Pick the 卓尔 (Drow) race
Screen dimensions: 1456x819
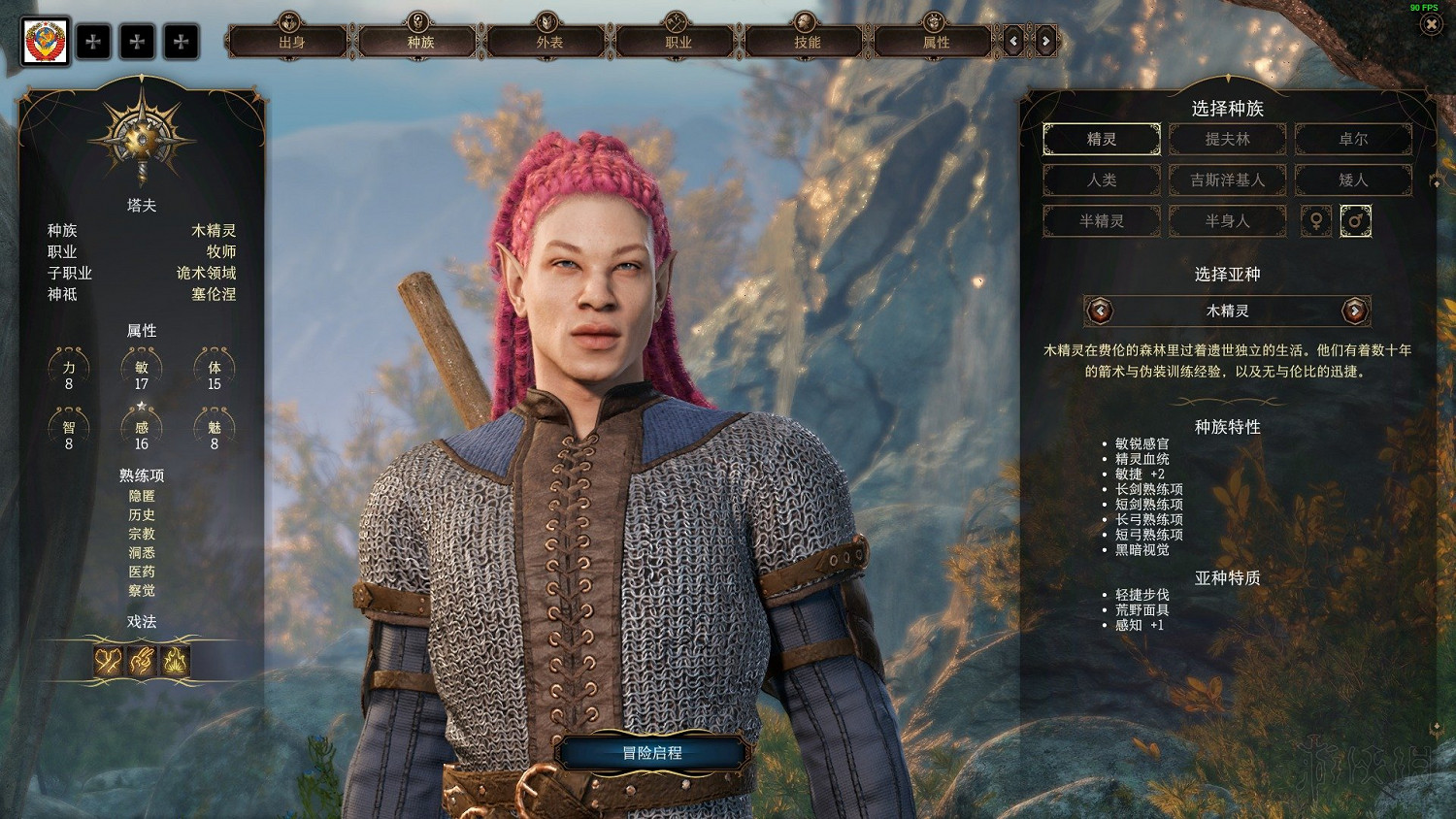point(1353,139)
